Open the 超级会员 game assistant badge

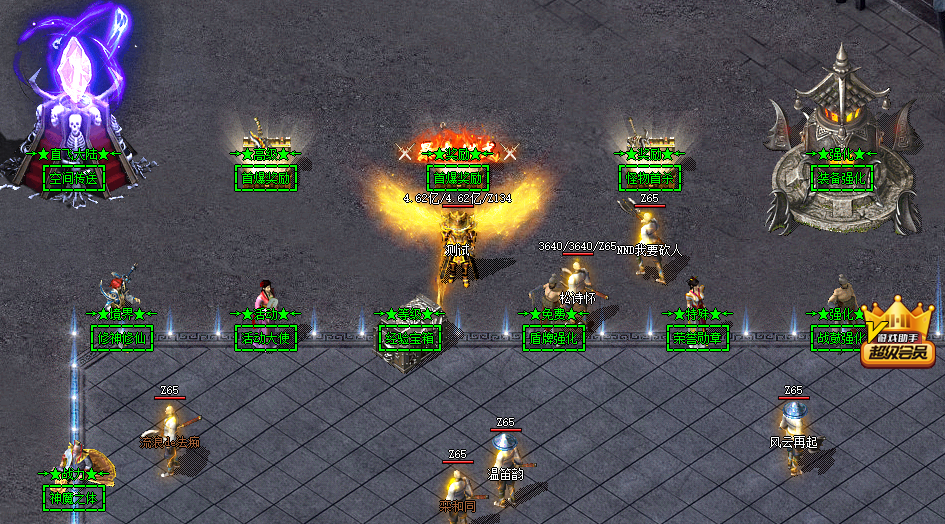(x=896, y=334)
